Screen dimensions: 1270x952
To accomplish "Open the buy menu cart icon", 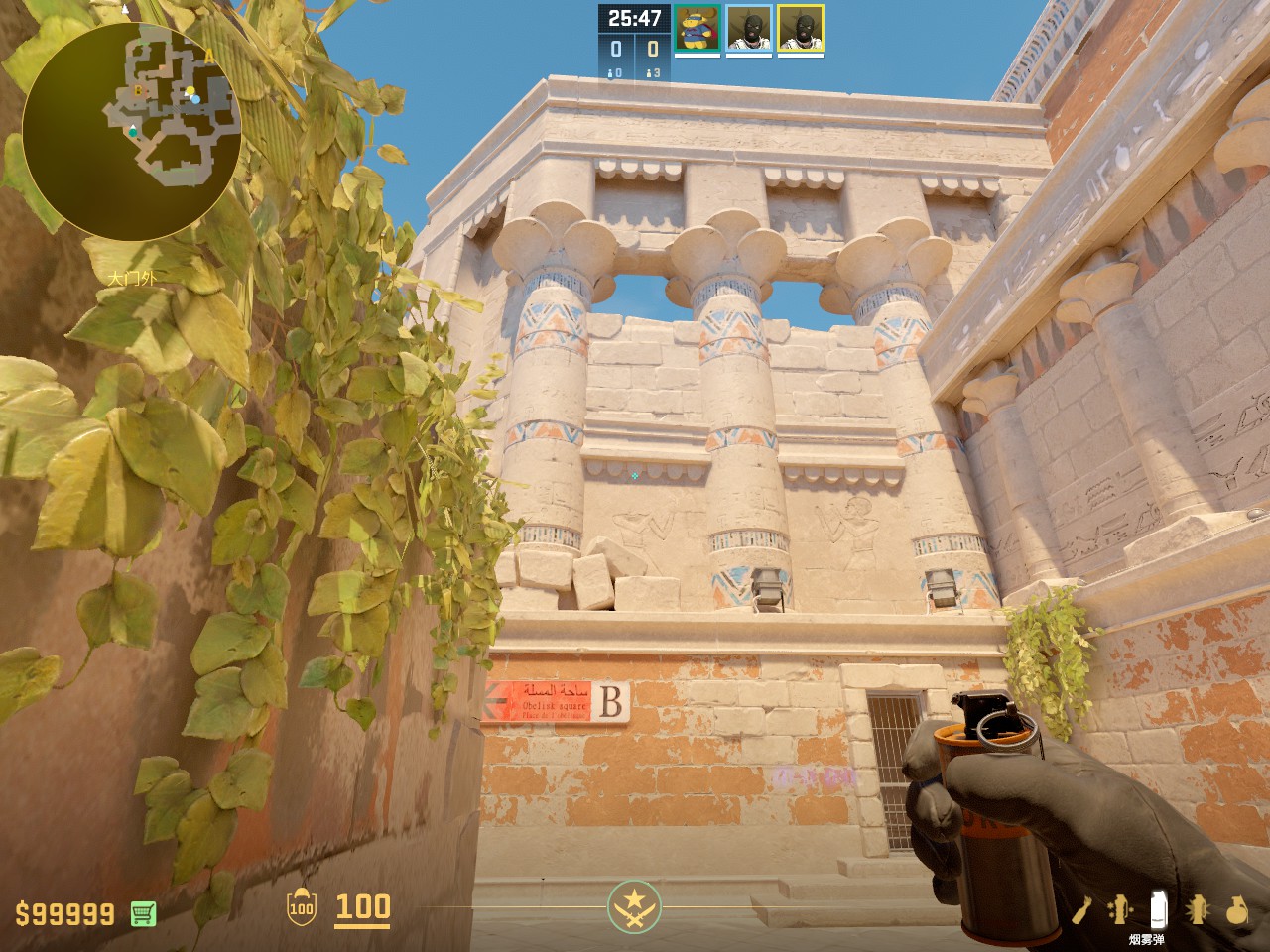I will tap(143, 913).
